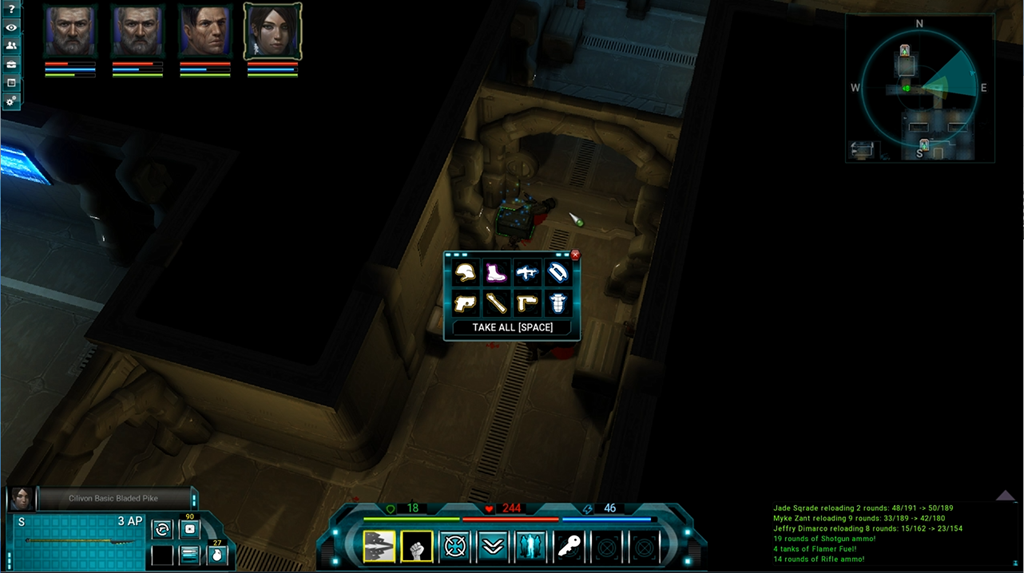Use the key icon ability

pyautogui.click(x=568, y=546)
